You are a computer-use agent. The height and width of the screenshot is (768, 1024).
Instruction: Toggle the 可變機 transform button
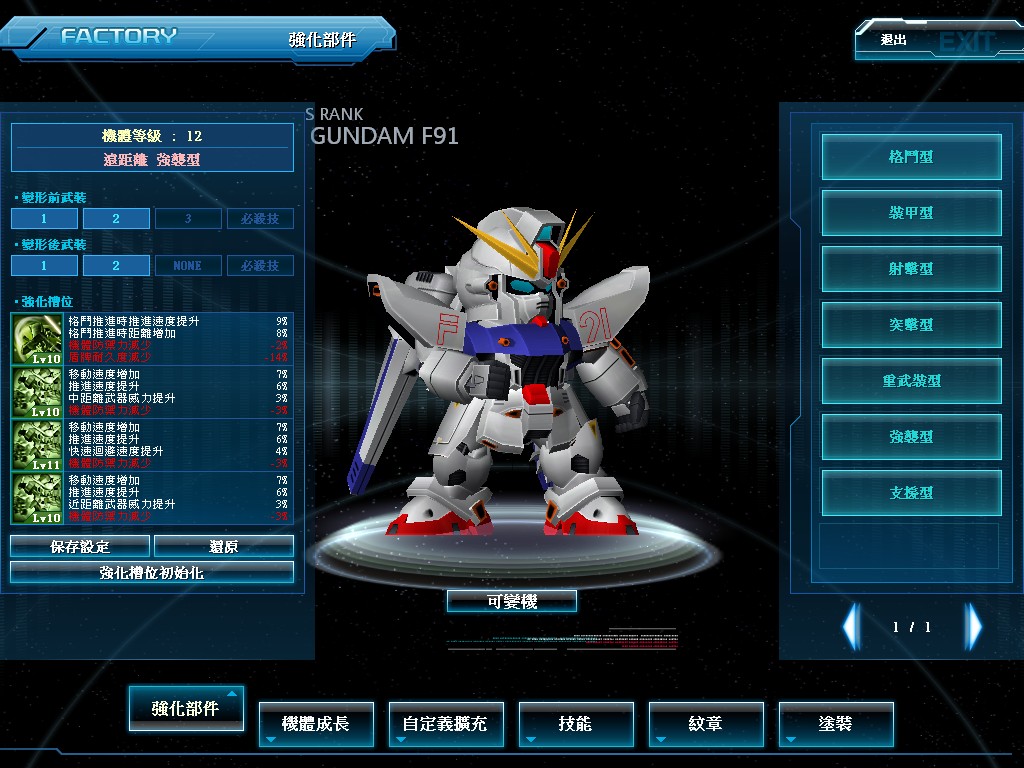coord(512,601)
